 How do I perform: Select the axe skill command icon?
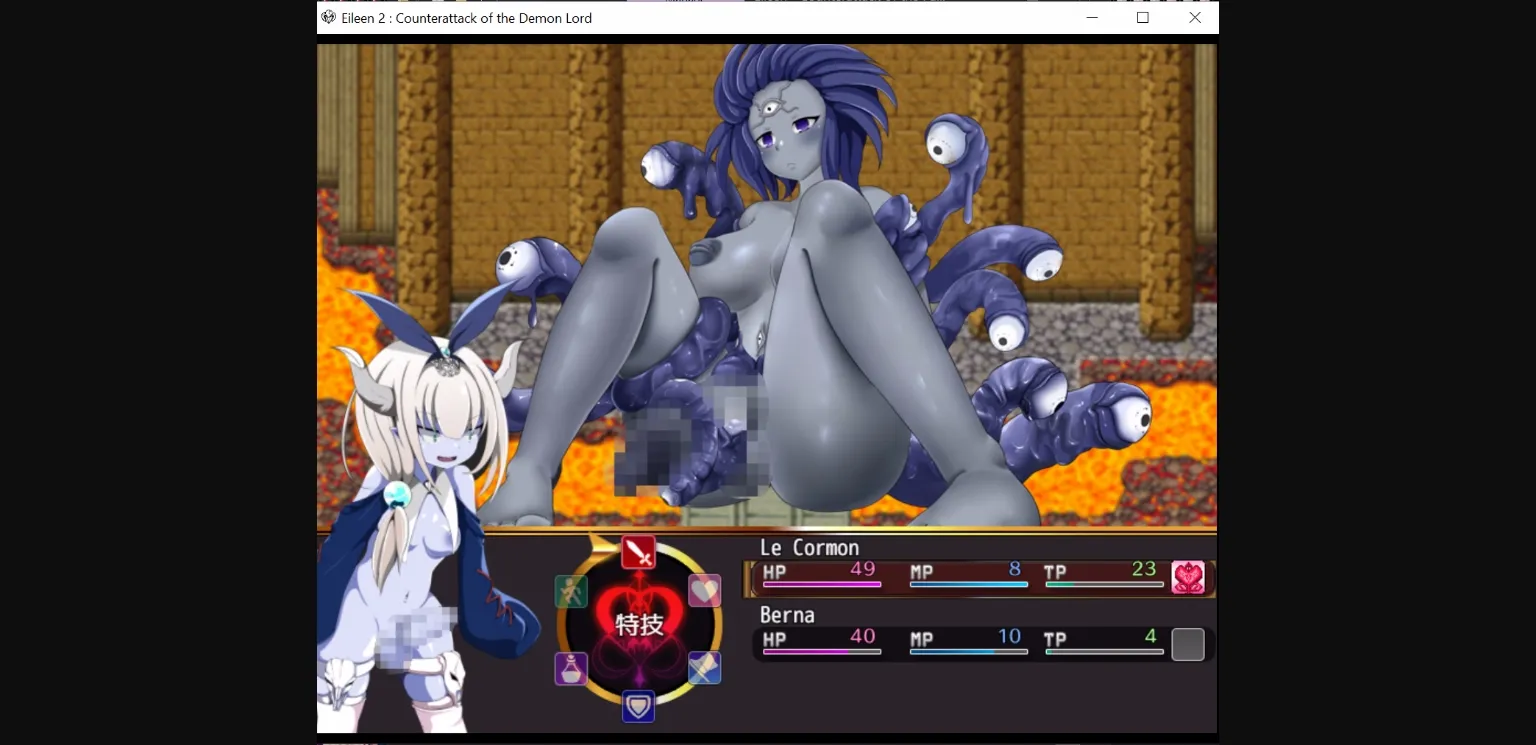pos(703,669)
